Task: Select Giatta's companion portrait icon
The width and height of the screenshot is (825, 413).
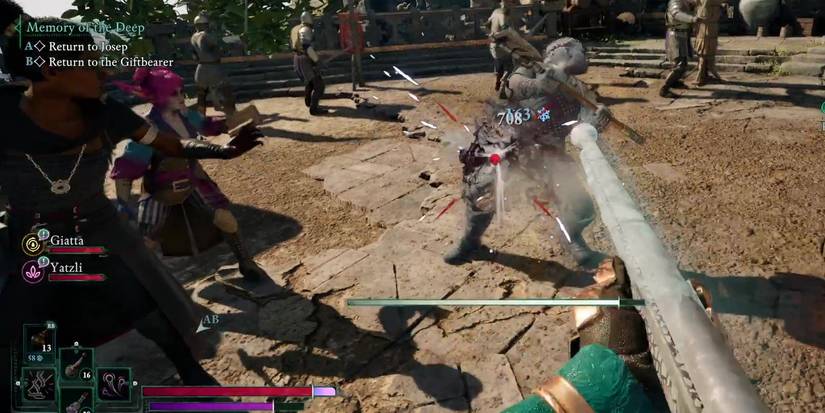Action: [x=33, y=244]
